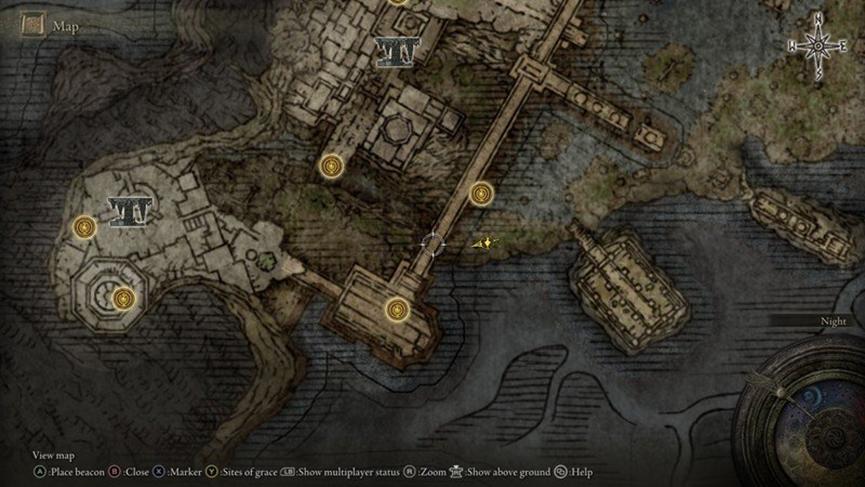Select the grace inside the octagonal tower
Image resolution: width=865 pixels, height=487 pixels.
pyautogui.click(x=123, y=297)
